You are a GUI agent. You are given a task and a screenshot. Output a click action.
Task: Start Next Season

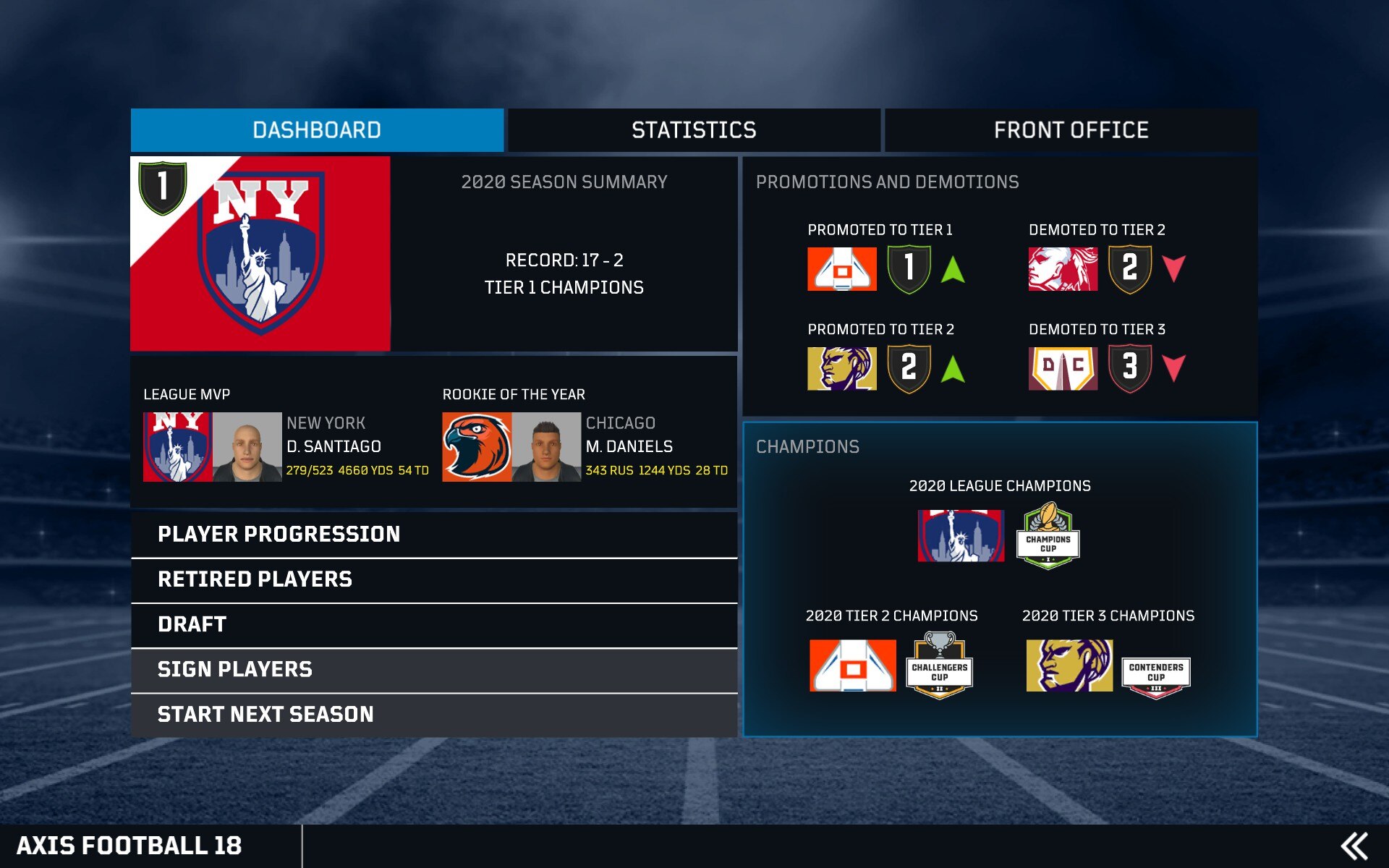434,715
